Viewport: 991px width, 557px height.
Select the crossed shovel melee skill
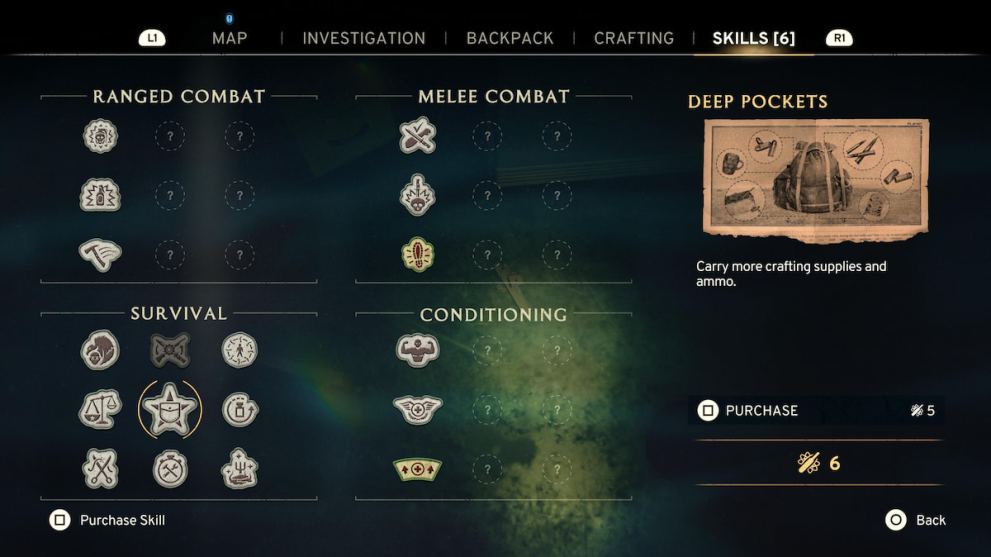point(417,136)
